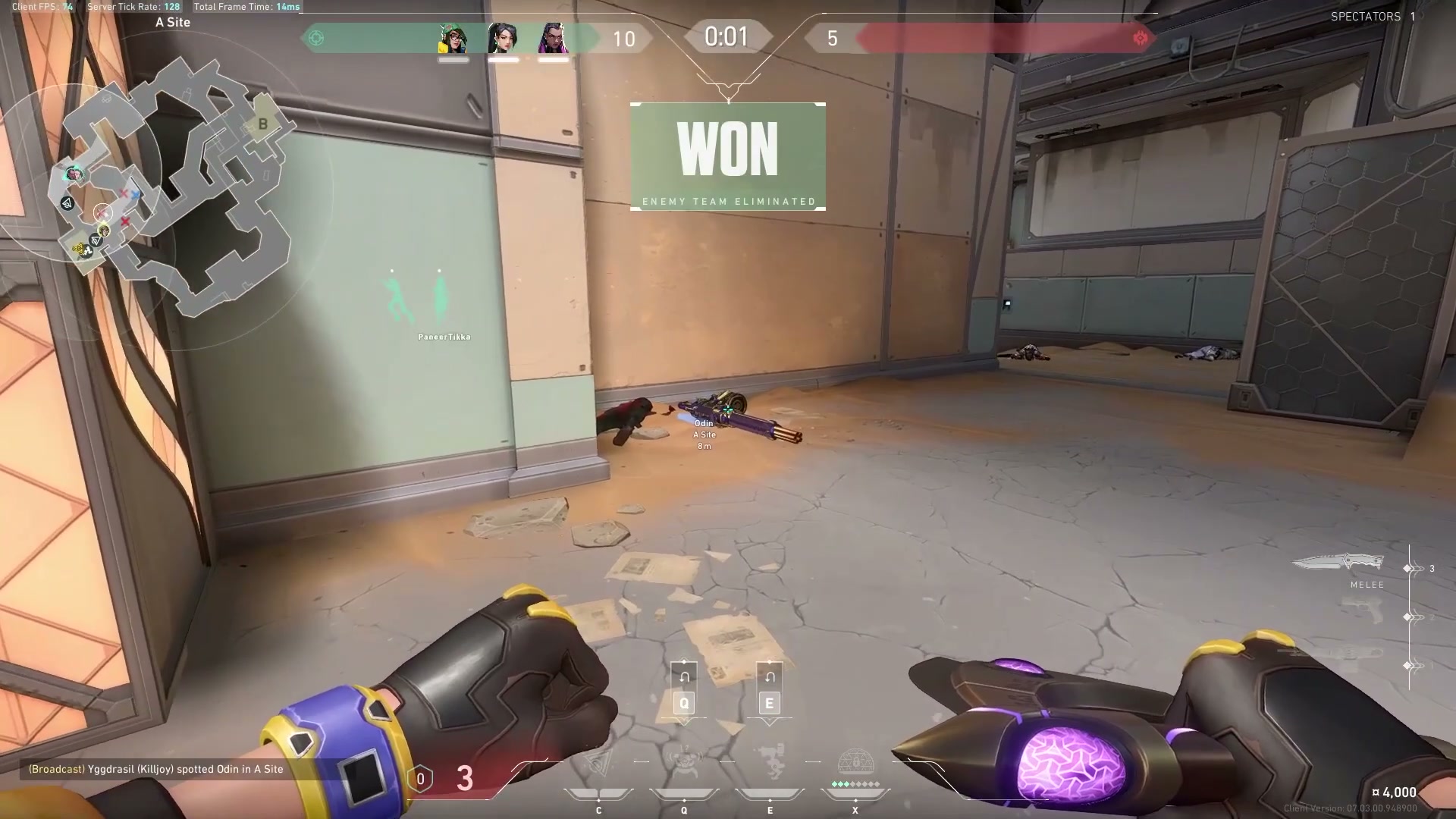Trigger the Lockdown ultimate icon
Viewport: 1456px width, 819px height.
coord(855,763)
